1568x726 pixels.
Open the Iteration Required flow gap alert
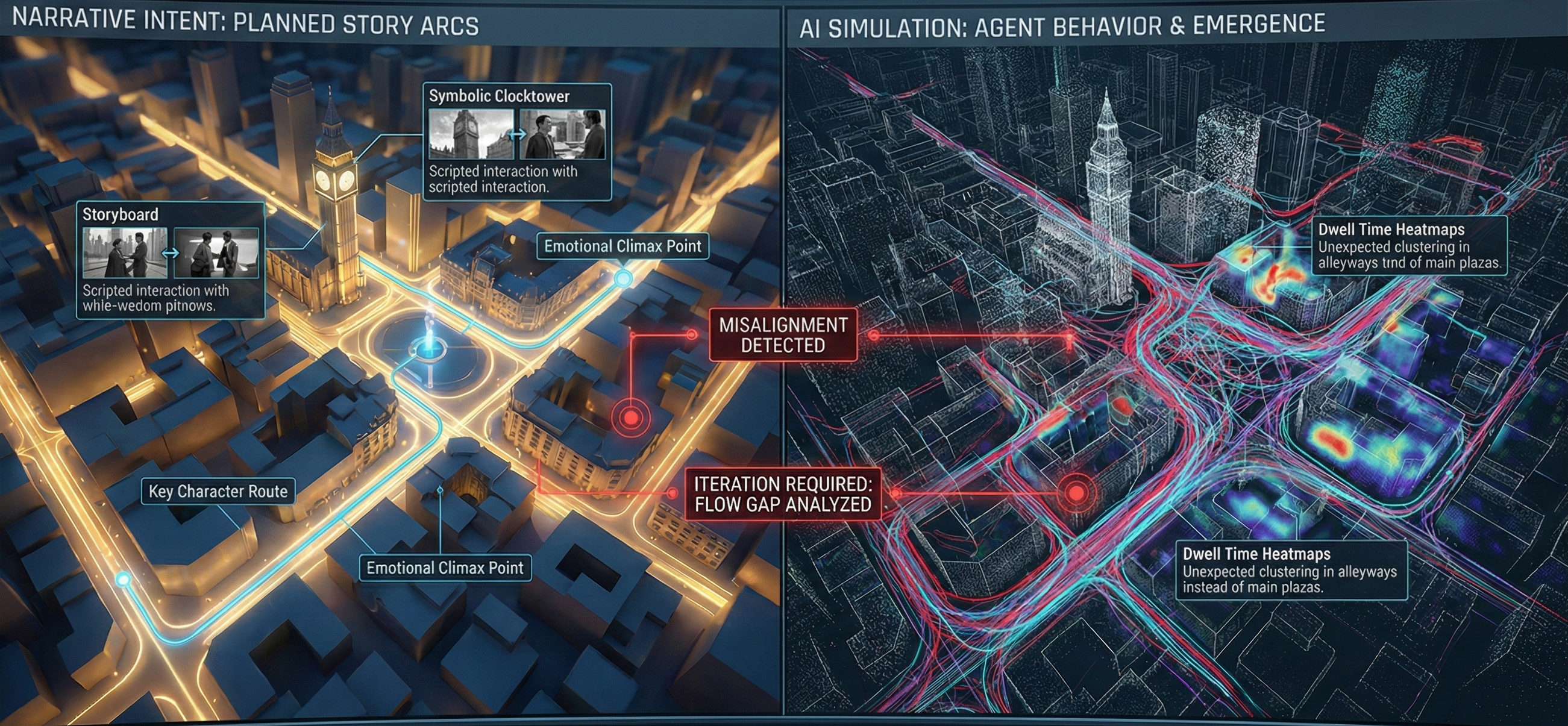[783, 494]
